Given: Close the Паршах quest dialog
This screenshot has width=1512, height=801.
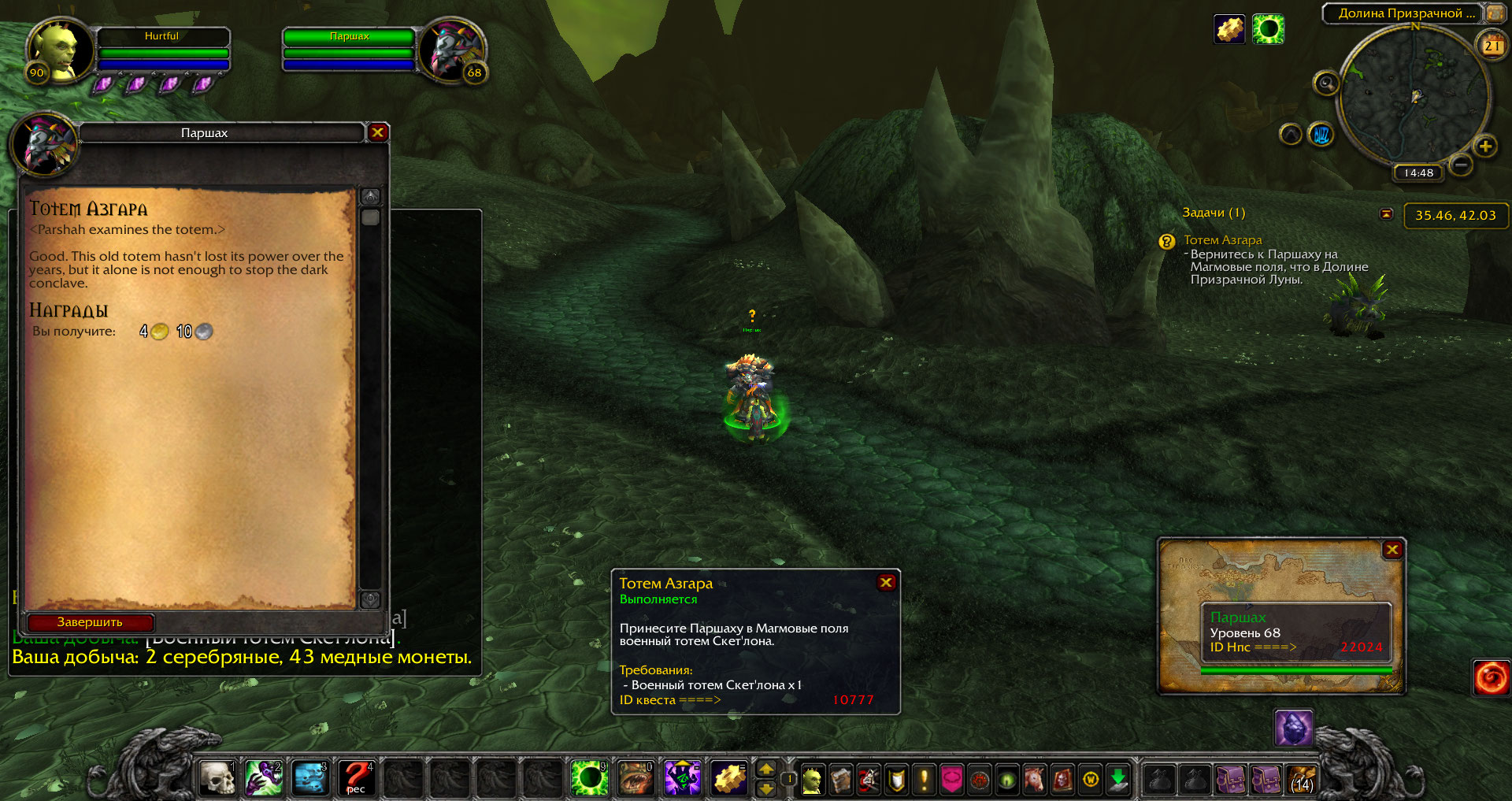Looking at the screenshot, I should tap(377, 132).
